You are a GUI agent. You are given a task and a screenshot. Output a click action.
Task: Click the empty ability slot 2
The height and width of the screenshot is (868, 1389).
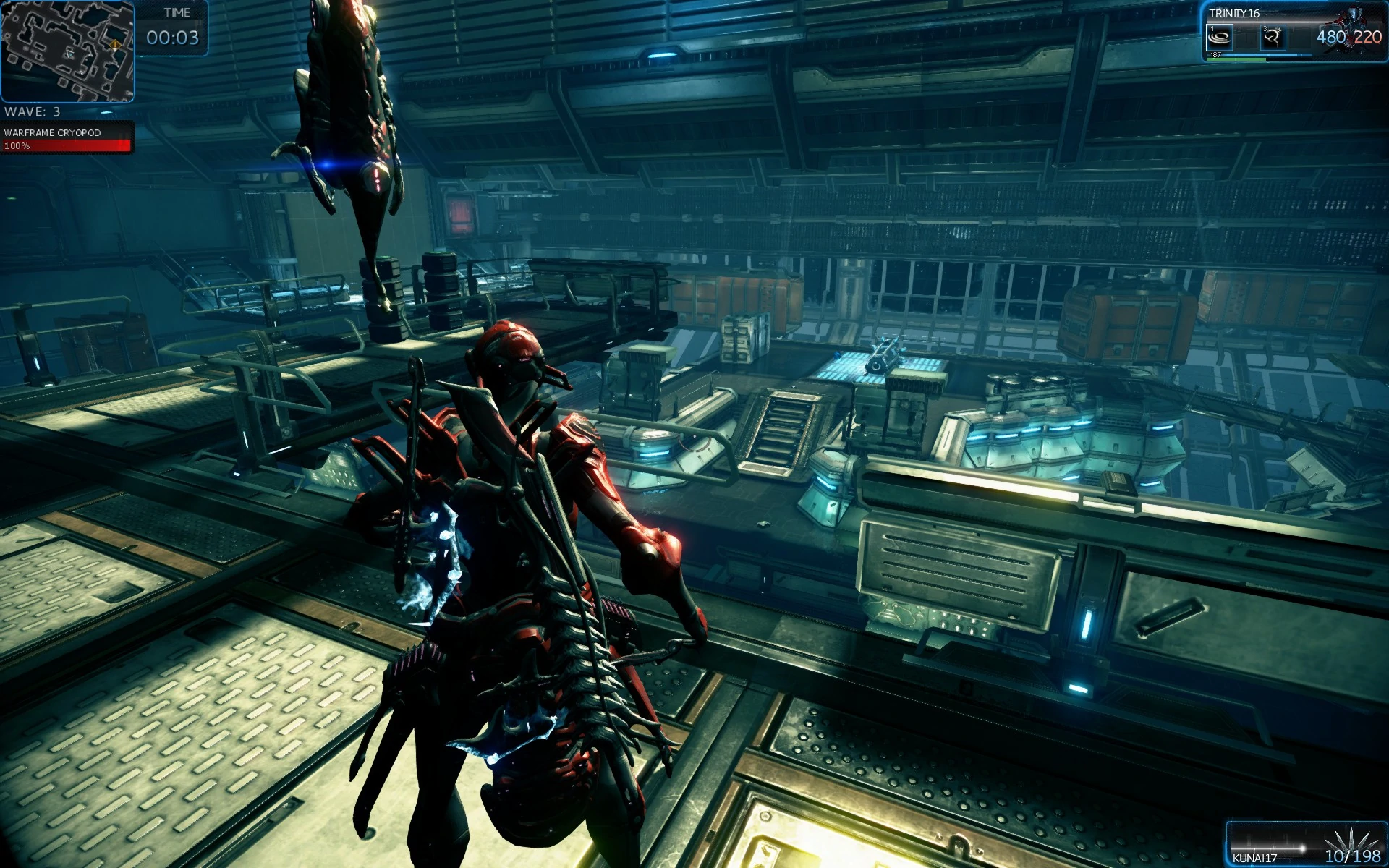pos(1246,38)
